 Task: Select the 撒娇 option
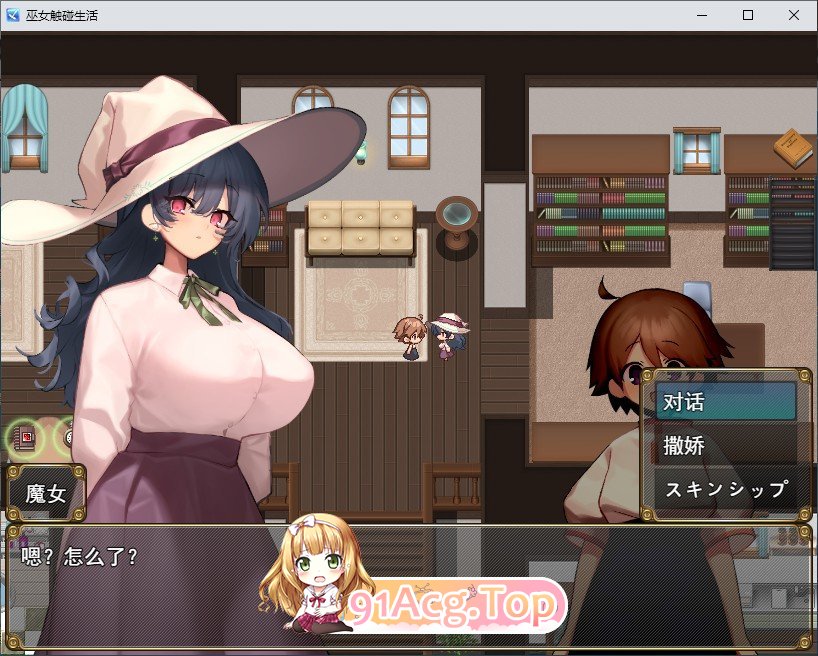(725, 446)
